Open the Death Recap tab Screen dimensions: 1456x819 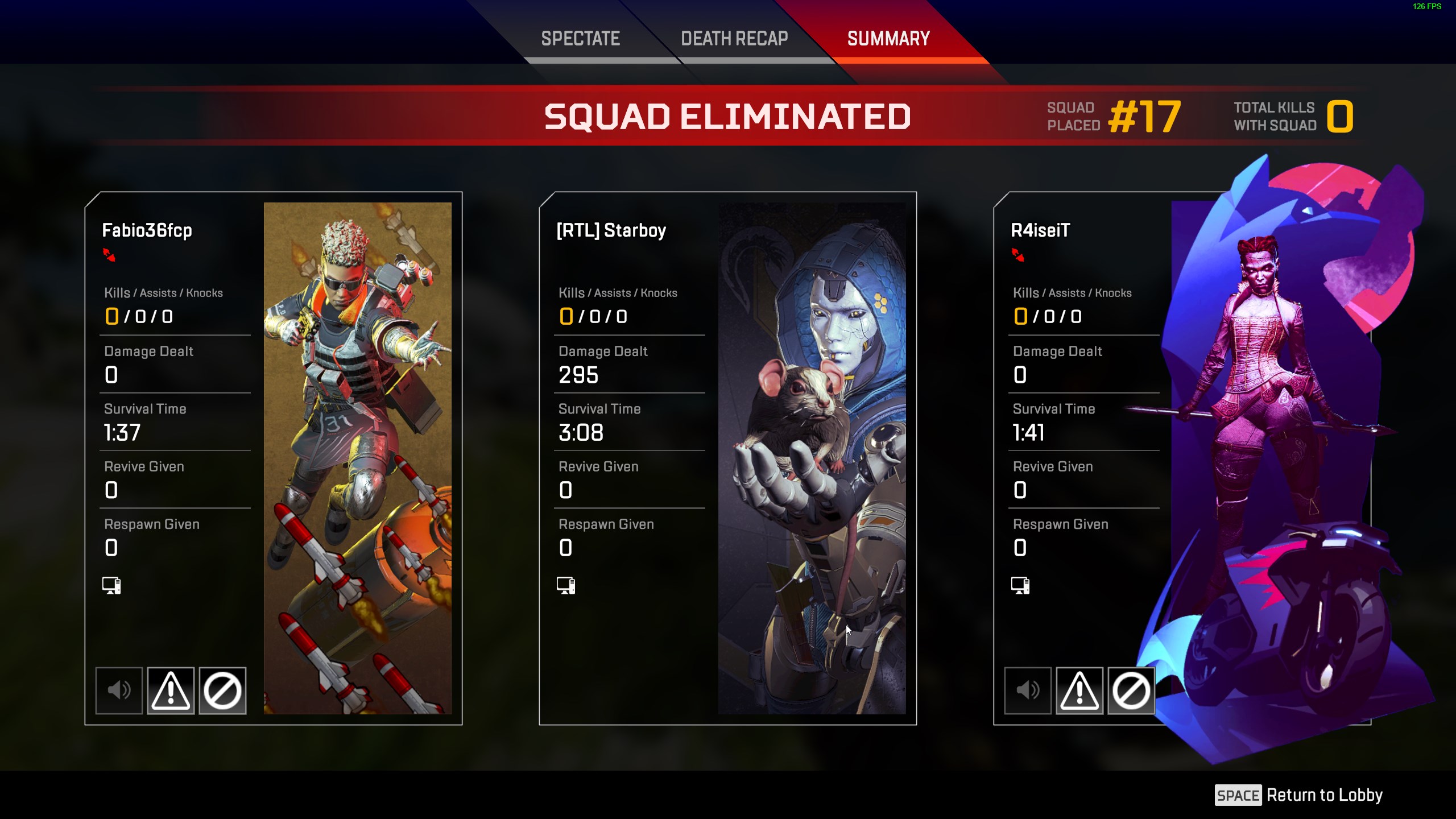[734, 39]
